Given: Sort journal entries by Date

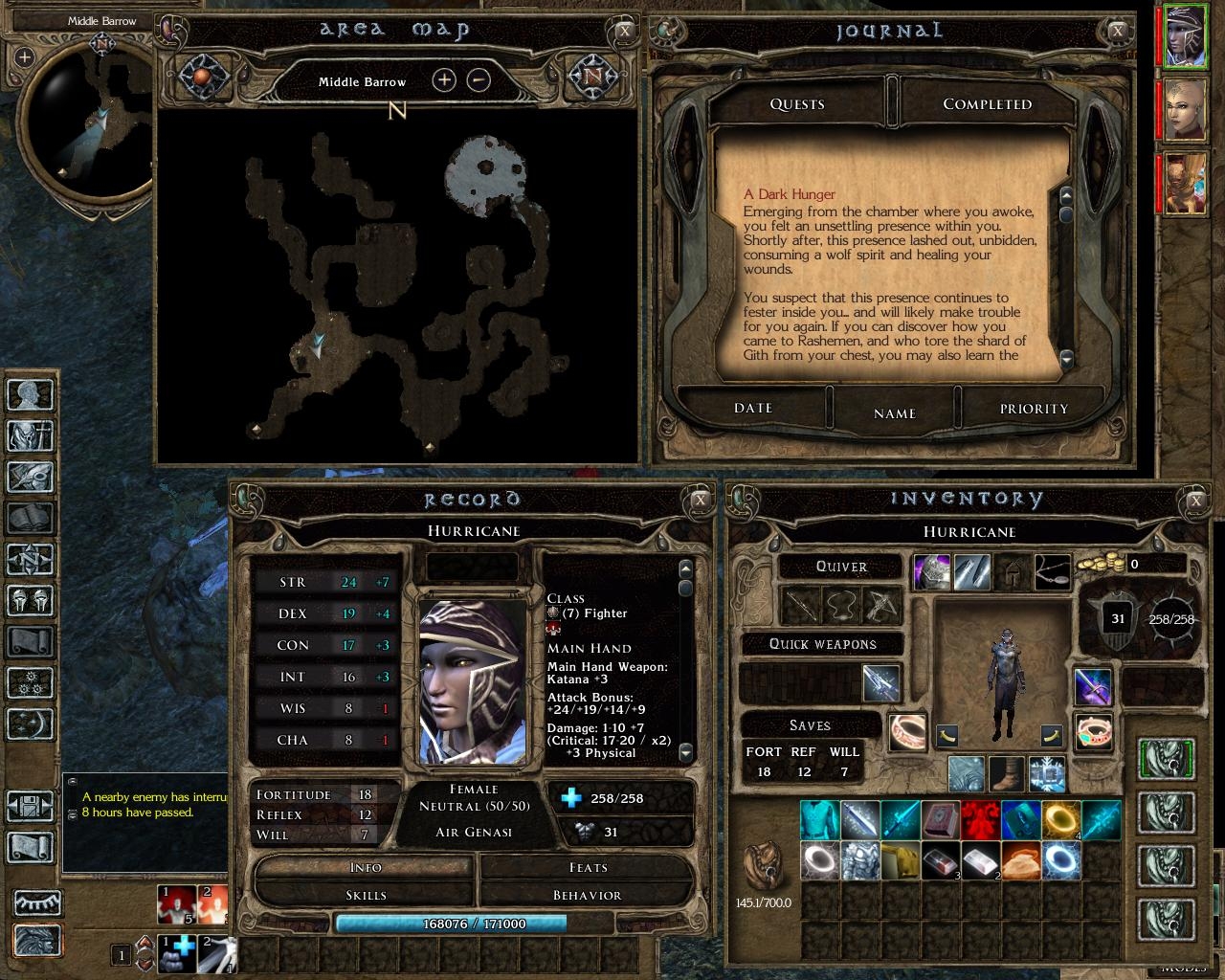Looking at the screenshot, I should (753, 409).
